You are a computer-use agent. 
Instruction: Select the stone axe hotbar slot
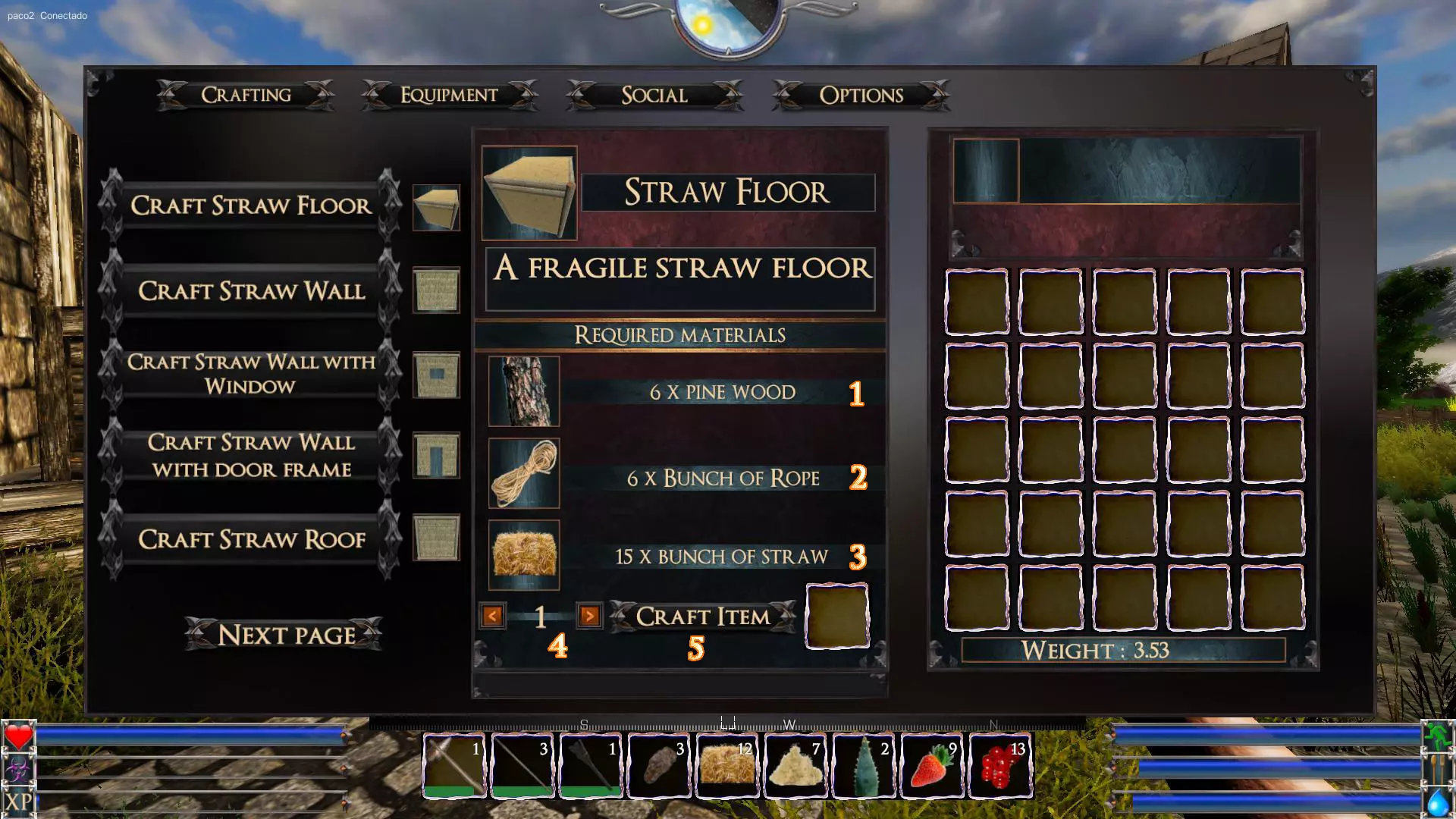tap(454, 766)
